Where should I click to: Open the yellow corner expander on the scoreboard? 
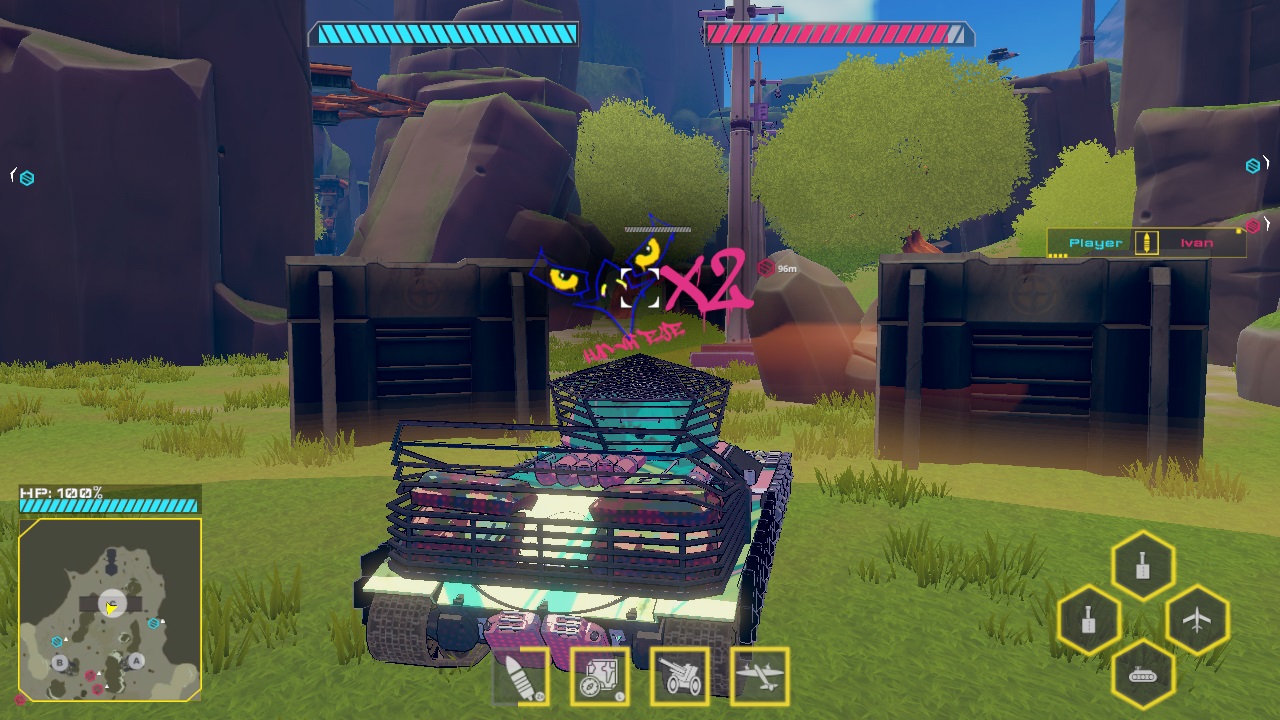[x=1238, y=231]
